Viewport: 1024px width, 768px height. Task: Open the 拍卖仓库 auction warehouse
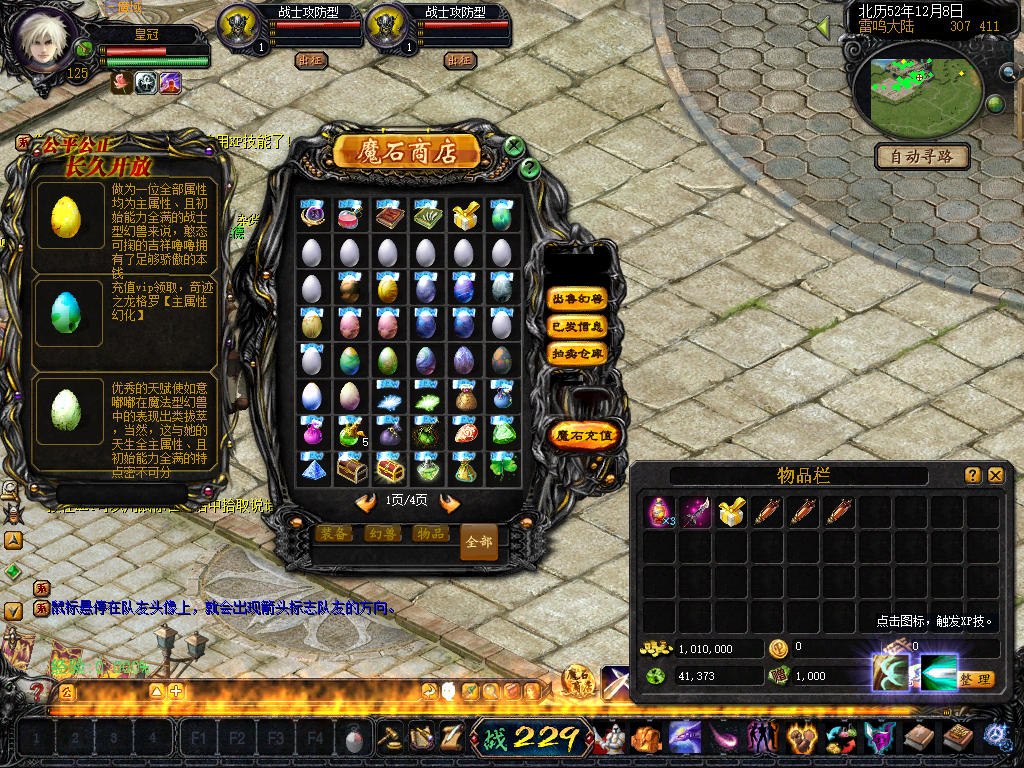[x=578, y=354]
